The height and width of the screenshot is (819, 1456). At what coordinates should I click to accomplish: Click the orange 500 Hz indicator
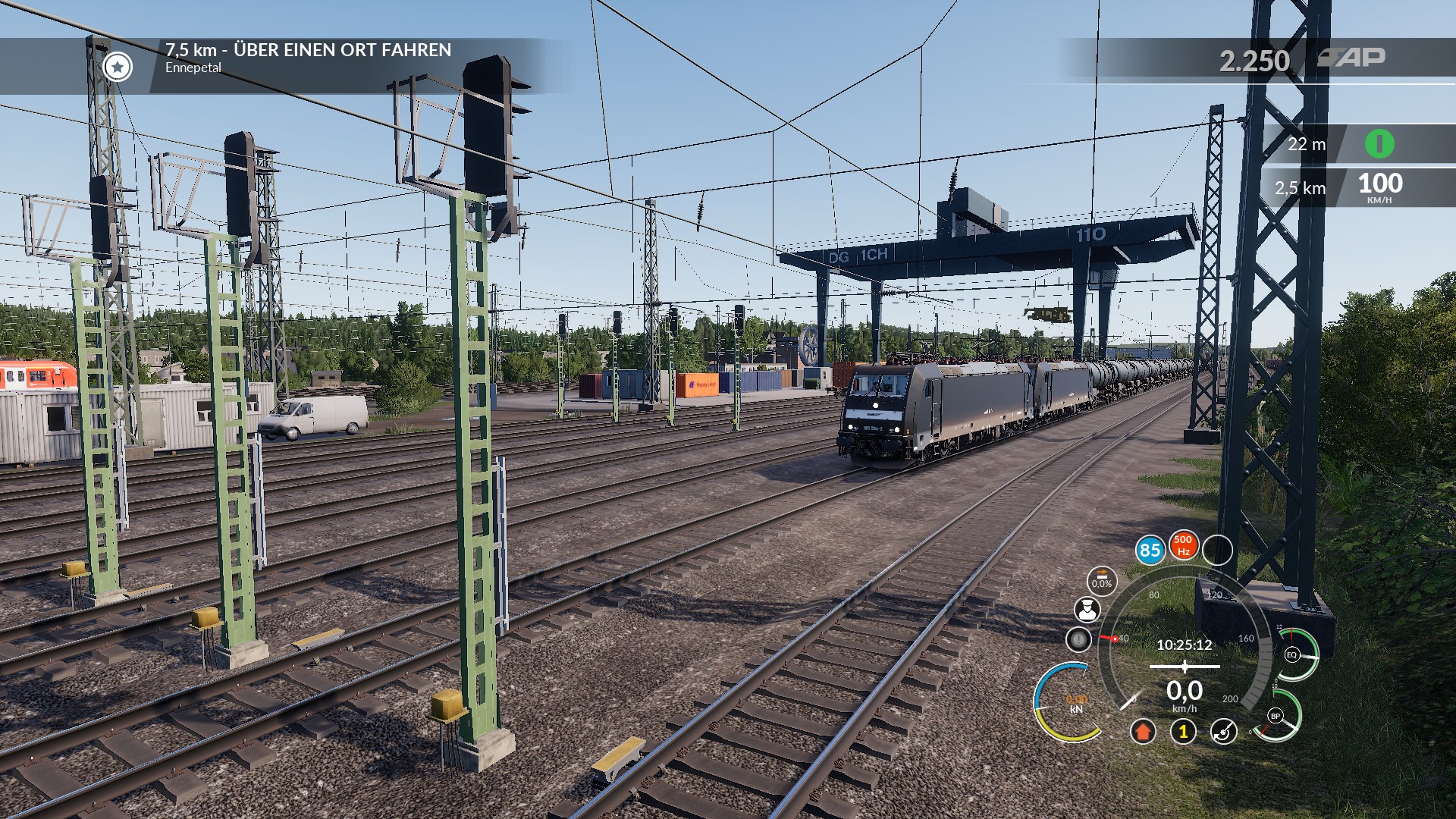1183,545
